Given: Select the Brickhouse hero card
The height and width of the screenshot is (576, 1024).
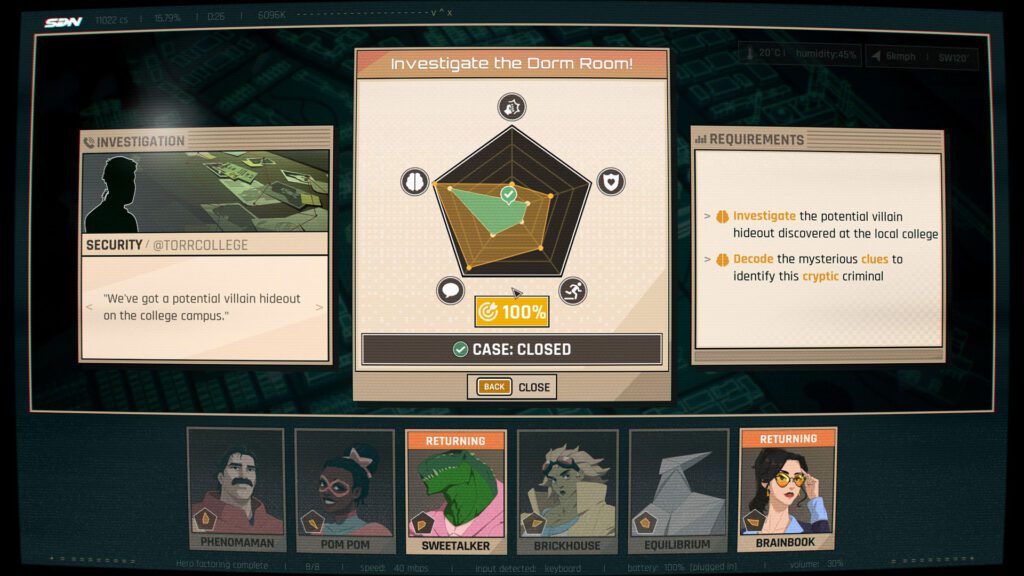Looking at the screenshot, I should coord(567,490).
